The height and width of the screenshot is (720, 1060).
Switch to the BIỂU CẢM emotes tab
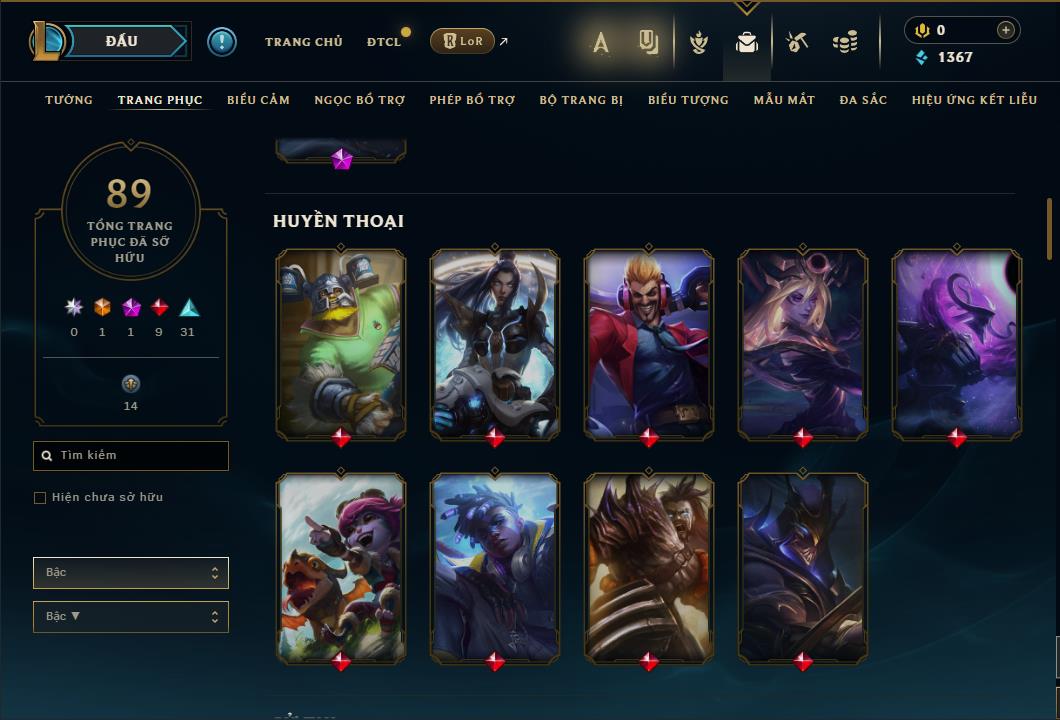(x=258, y=100)
